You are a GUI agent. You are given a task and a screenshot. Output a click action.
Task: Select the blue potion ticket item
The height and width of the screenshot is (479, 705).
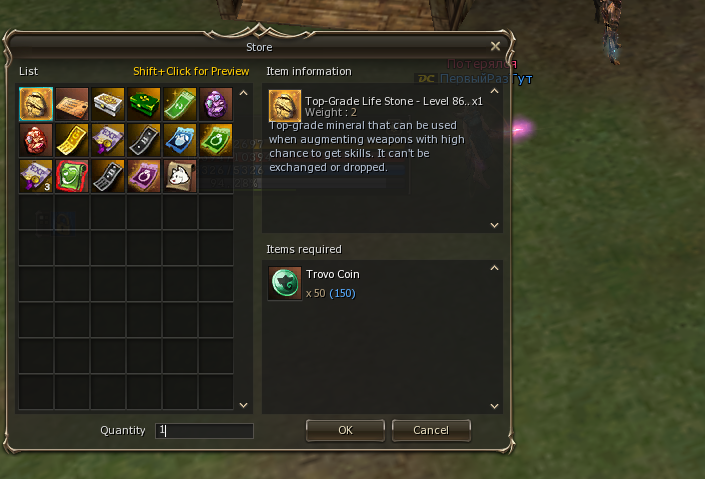click(180, 140)
